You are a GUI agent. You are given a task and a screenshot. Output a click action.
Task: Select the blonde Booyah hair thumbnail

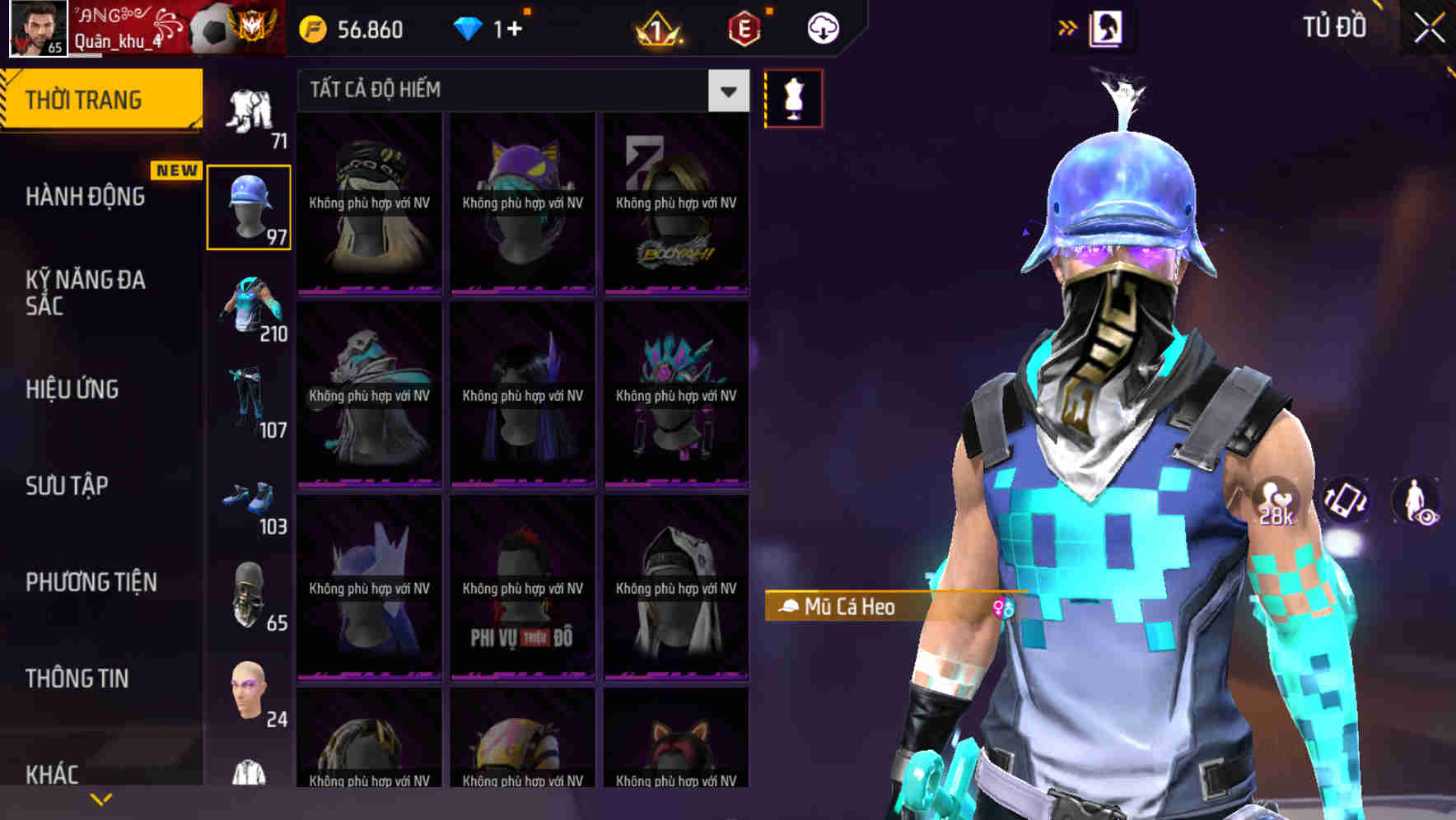[676, 206]
